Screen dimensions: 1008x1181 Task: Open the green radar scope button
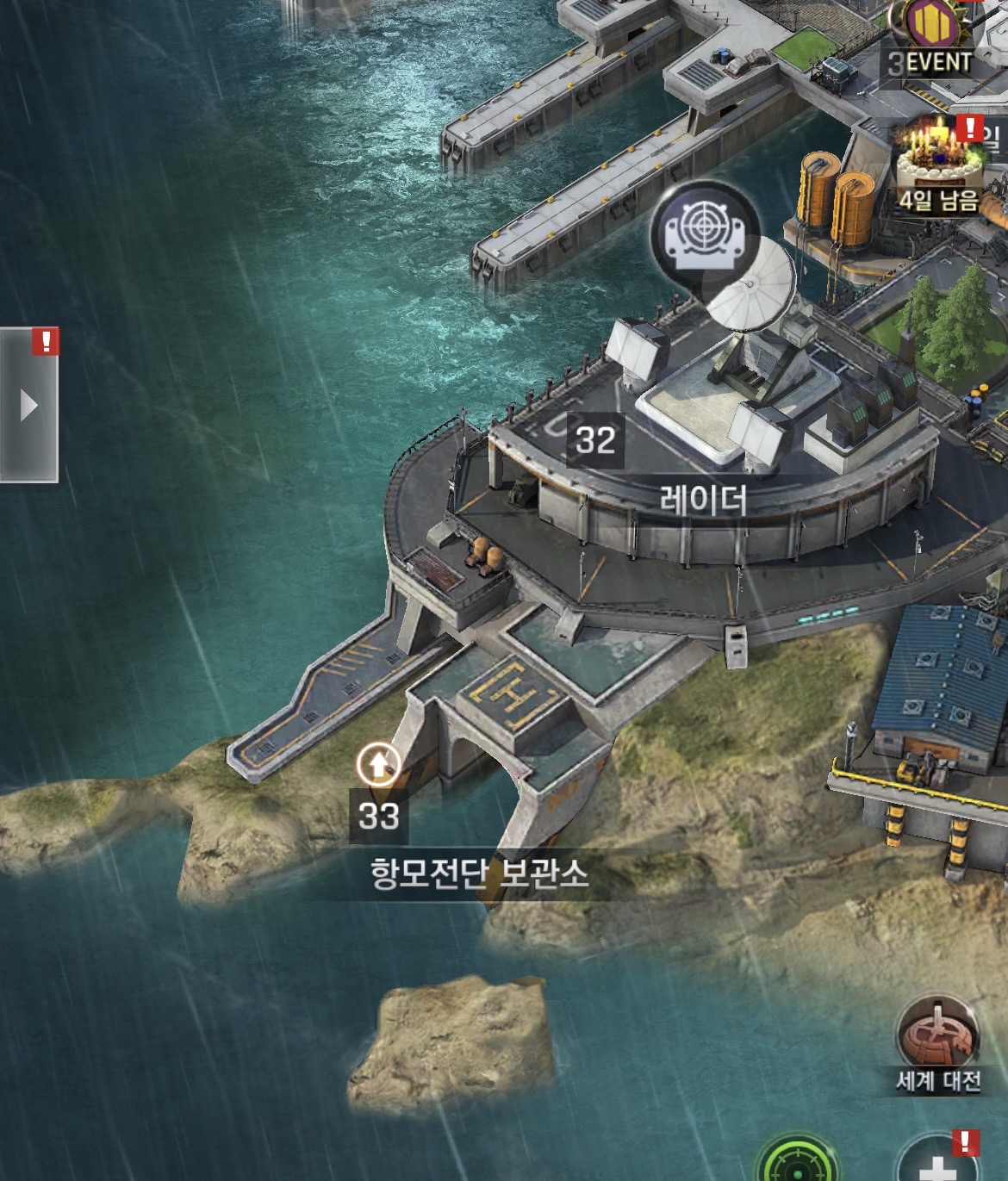click(797, 1165)
